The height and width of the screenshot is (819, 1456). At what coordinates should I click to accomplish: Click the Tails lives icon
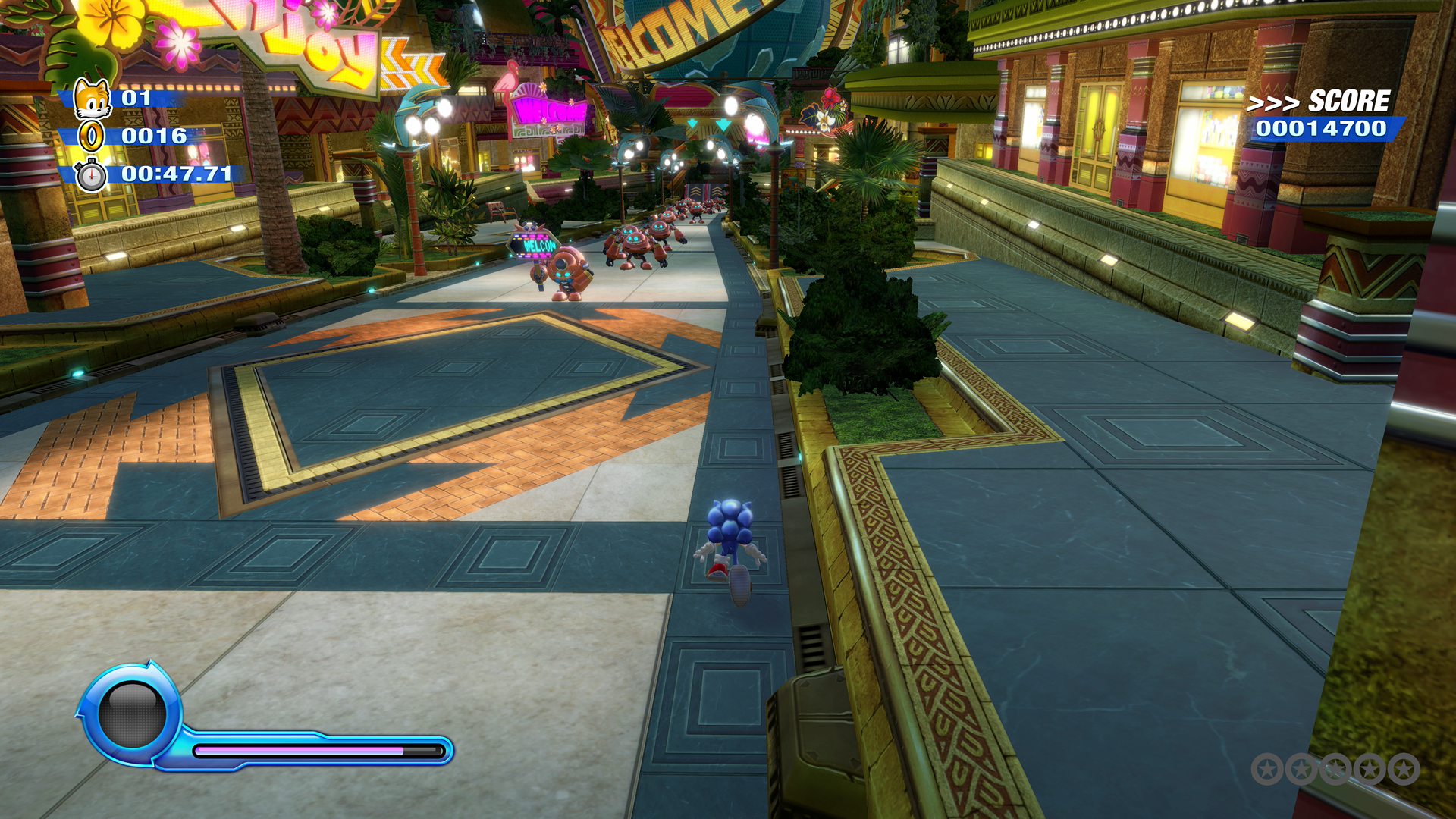pyautogui.click(x=93, y=98)
